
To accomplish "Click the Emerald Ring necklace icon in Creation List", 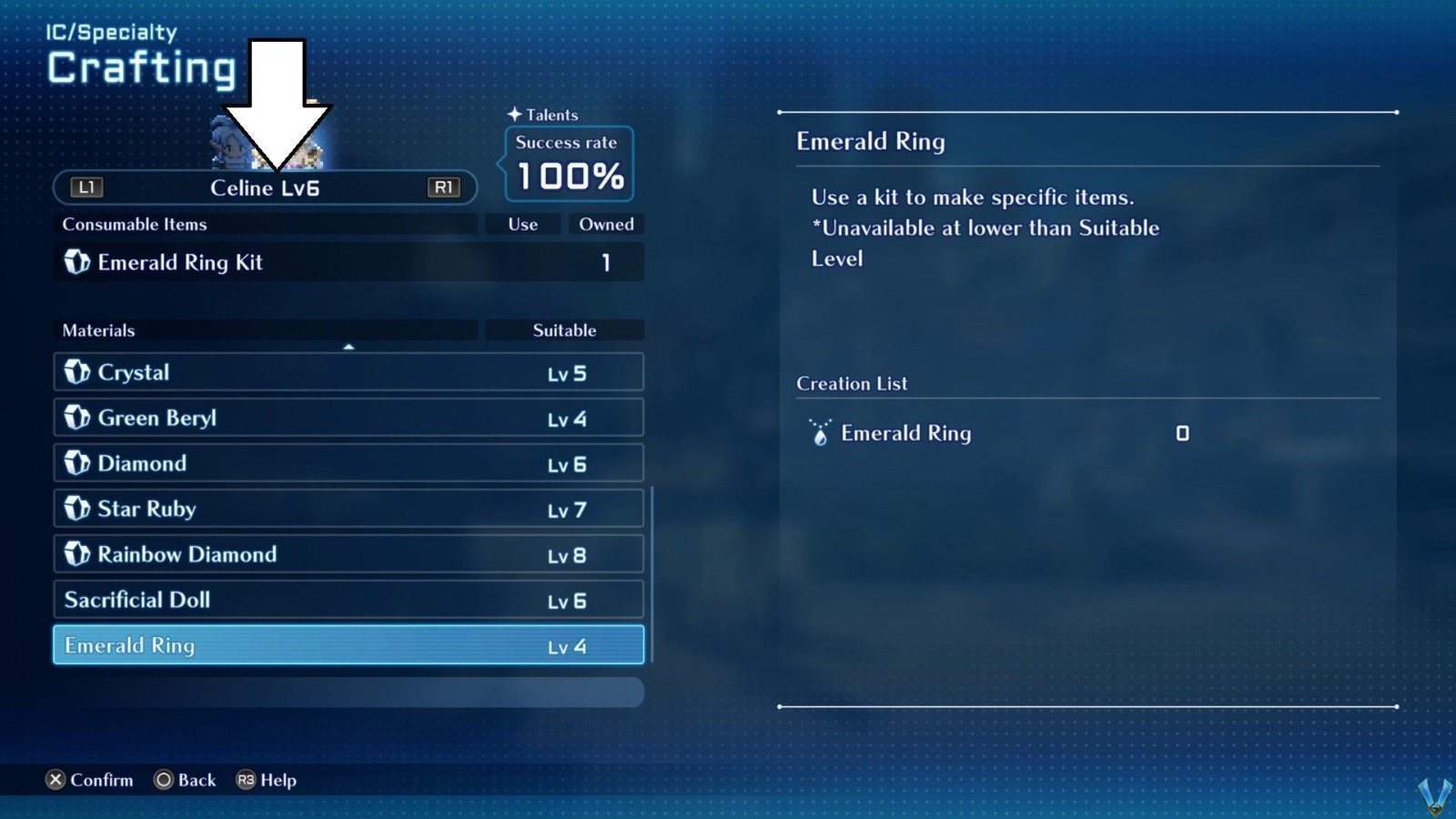I will (820, 434).
